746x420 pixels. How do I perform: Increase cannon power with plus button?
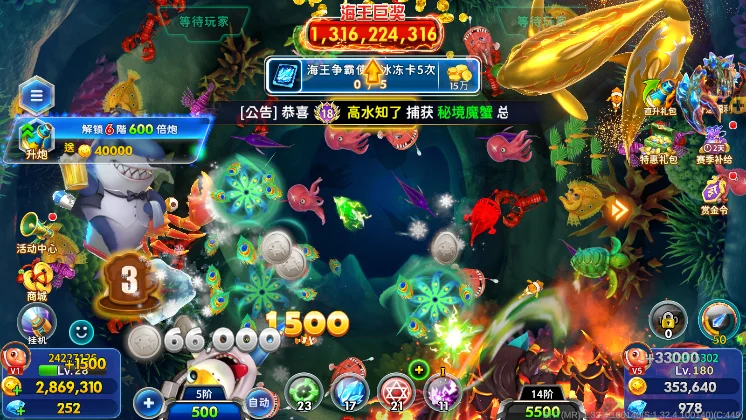click(148, 402)
